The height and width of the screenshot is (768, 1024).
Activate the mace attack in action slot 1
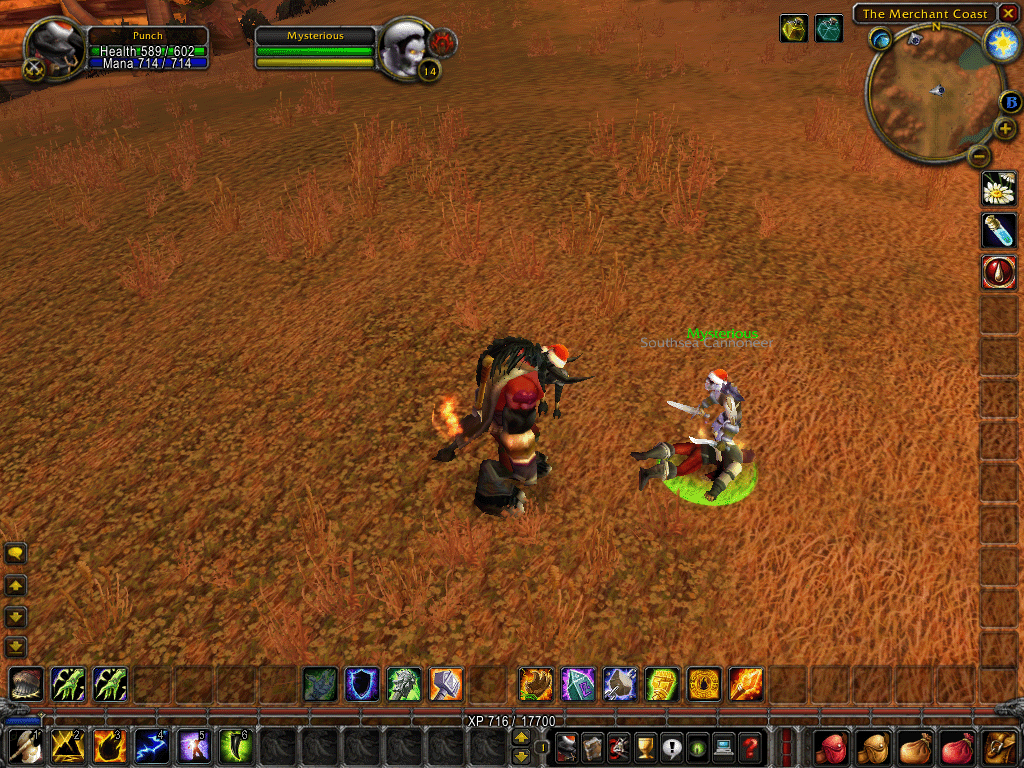coord(24,746)
